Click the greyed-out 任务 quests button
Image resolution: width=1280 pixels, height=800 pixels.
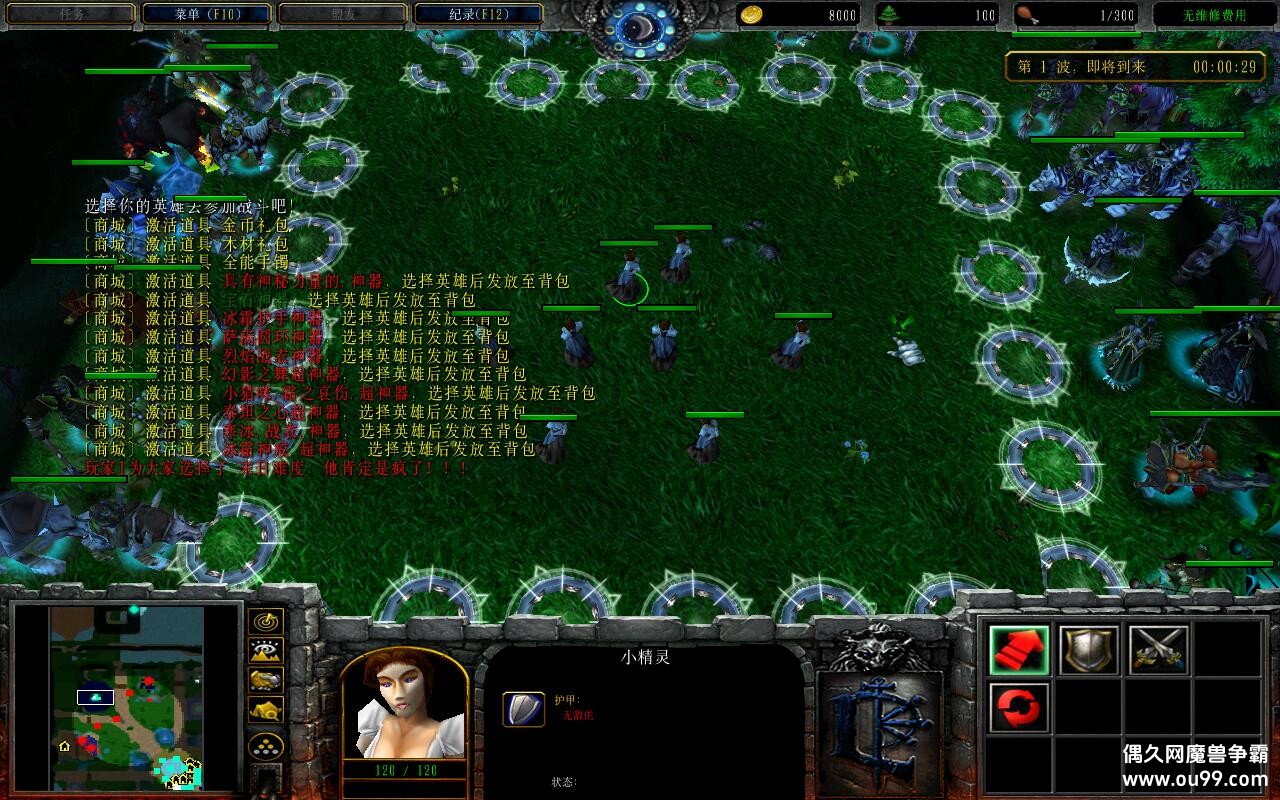coord(70,14)
